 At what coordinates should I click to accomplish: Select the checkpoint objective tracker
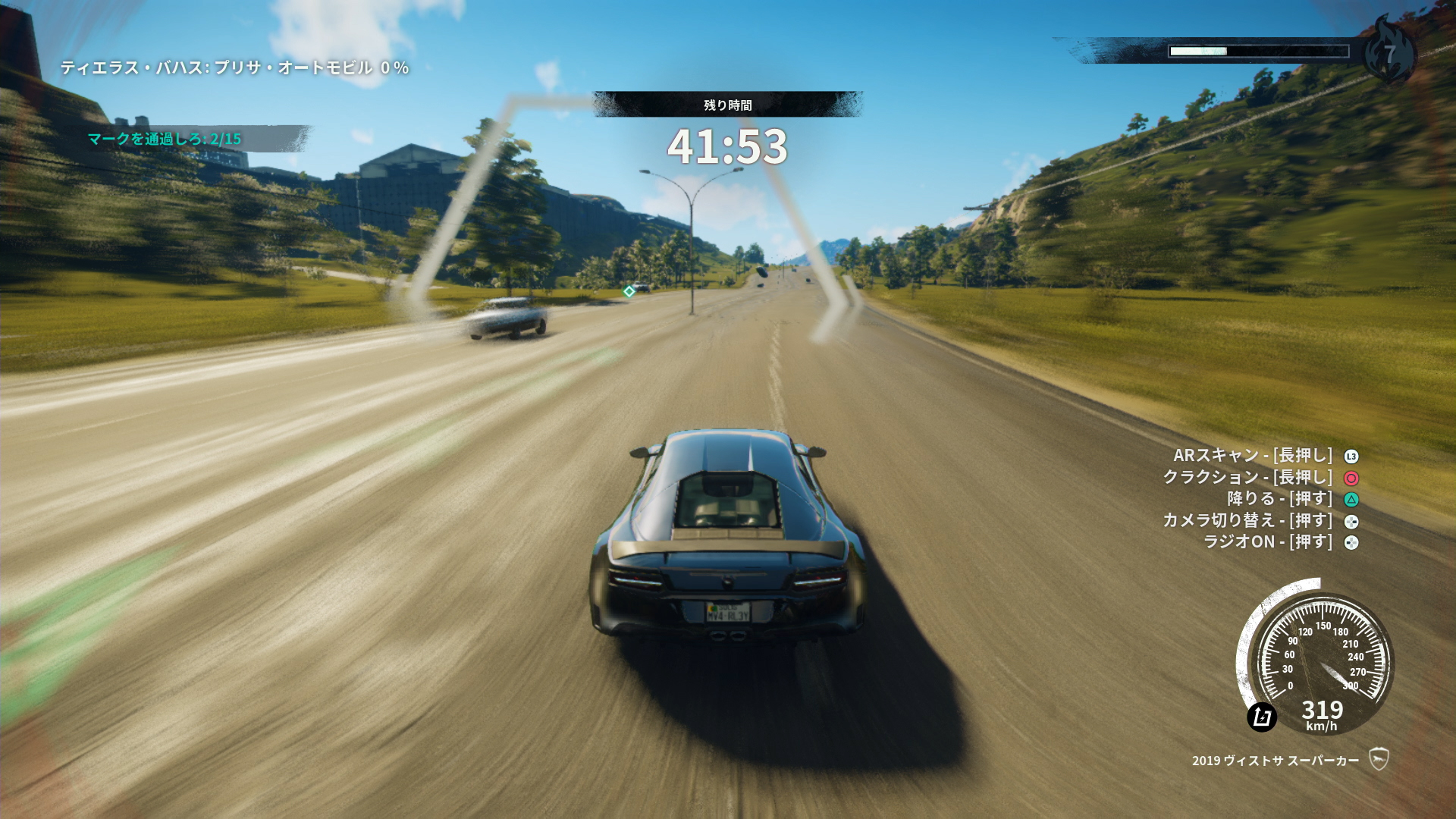coord(165,139)
